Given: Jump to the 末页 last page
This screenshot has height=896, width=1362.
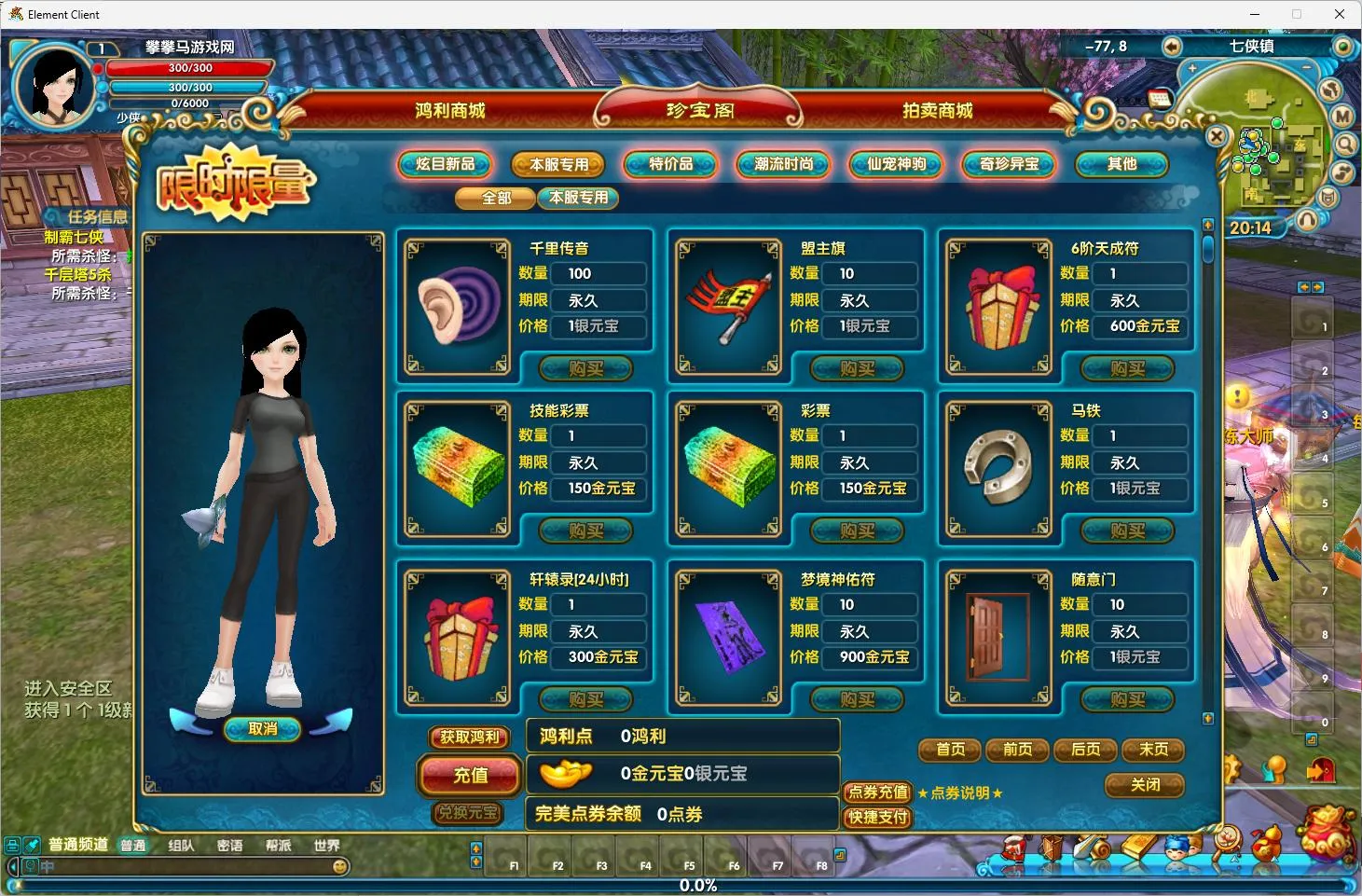Looking at the screenshot, I should (x=1154, y=750).
